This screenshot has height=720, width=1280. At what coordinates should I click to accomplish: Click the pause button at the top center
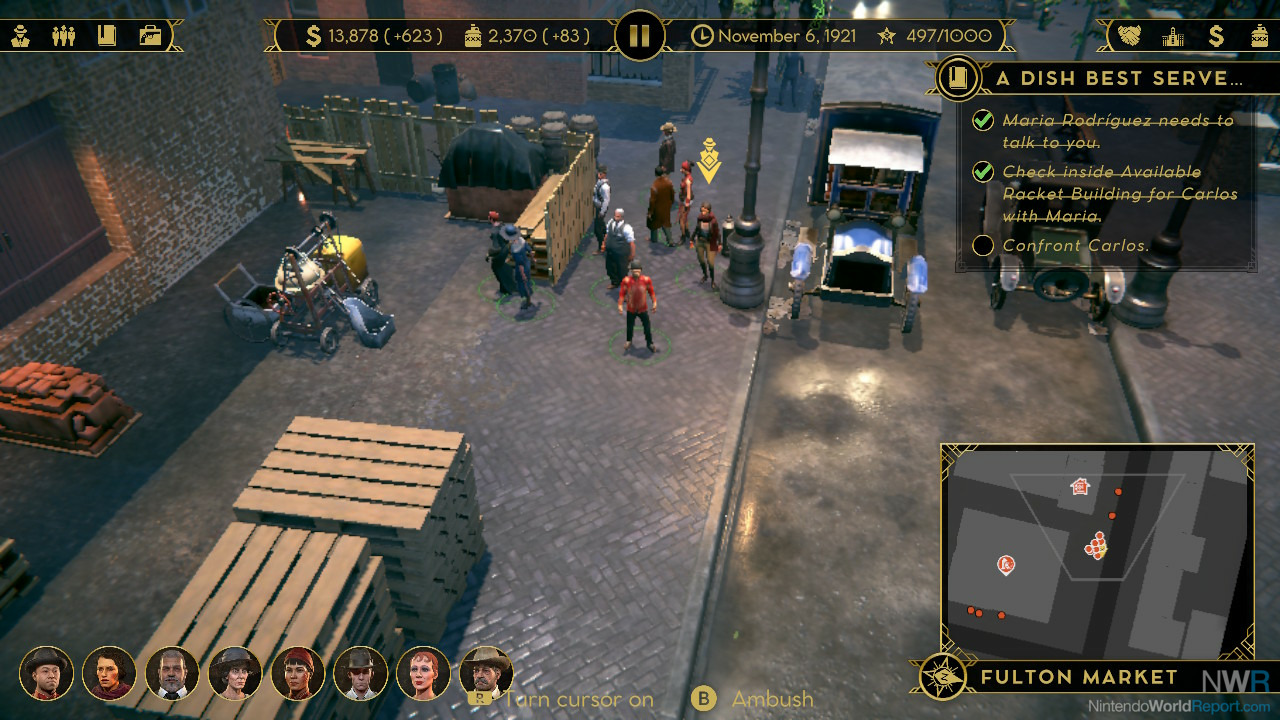click(639, 37)
